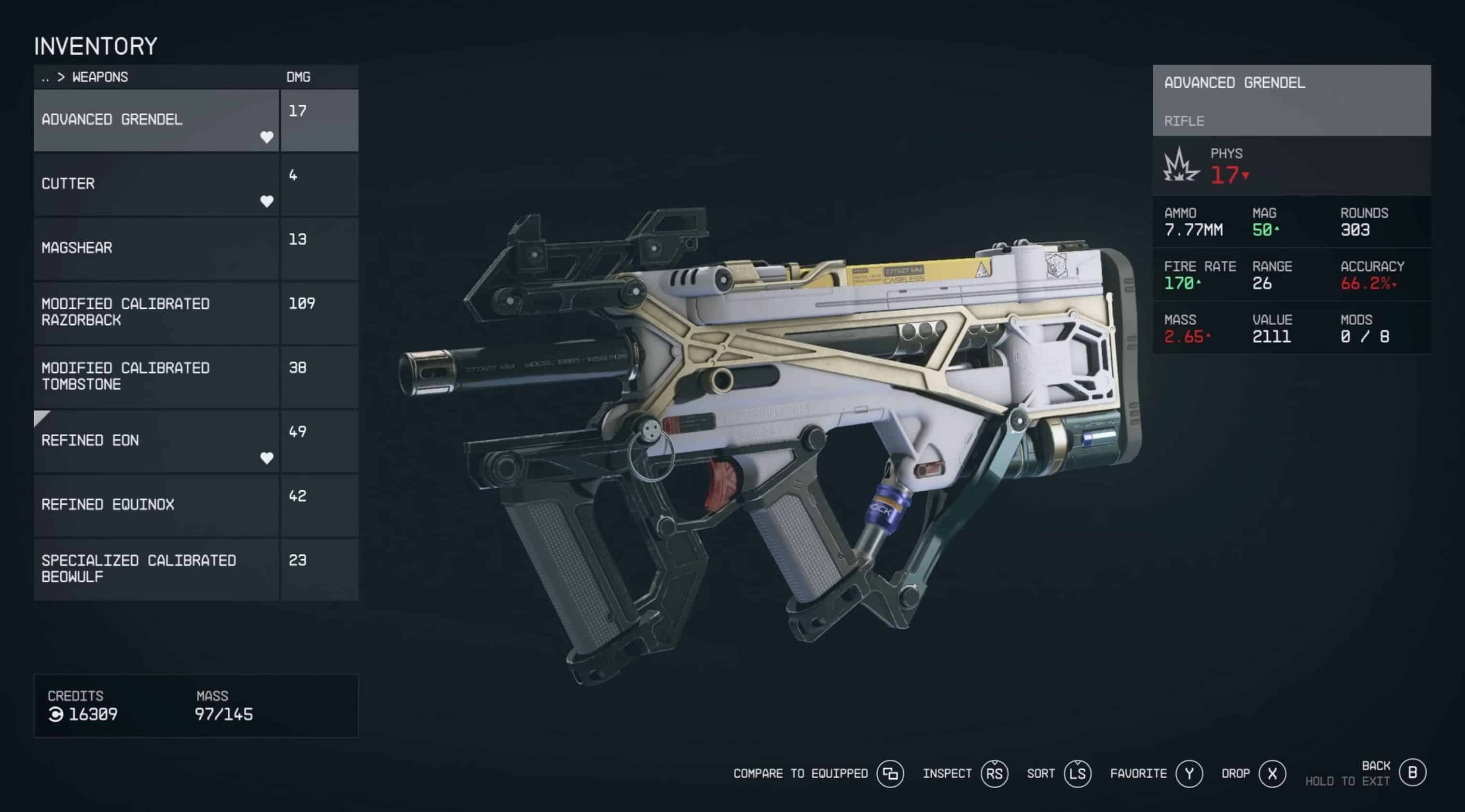Choose the Cutter from the weapons list

[x=156, y=184]
